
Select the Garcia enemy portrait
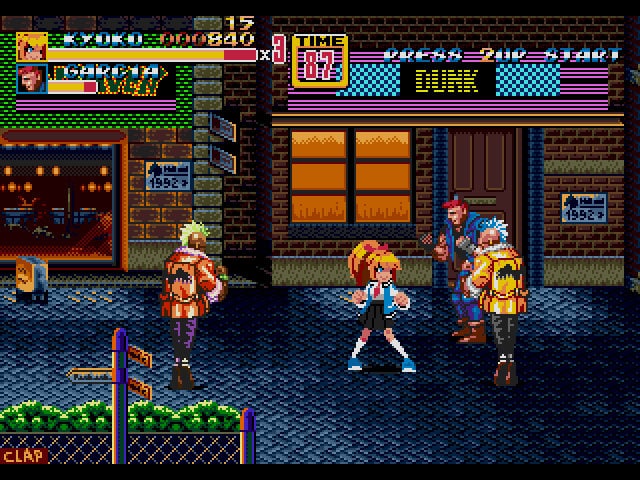point(31,79)
